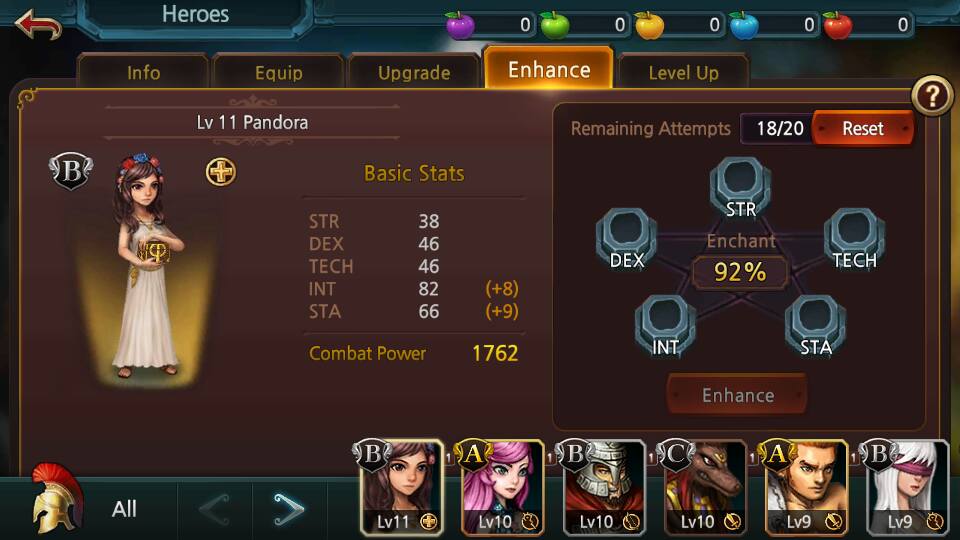Switch to the Level Up tab

(683, 73)
